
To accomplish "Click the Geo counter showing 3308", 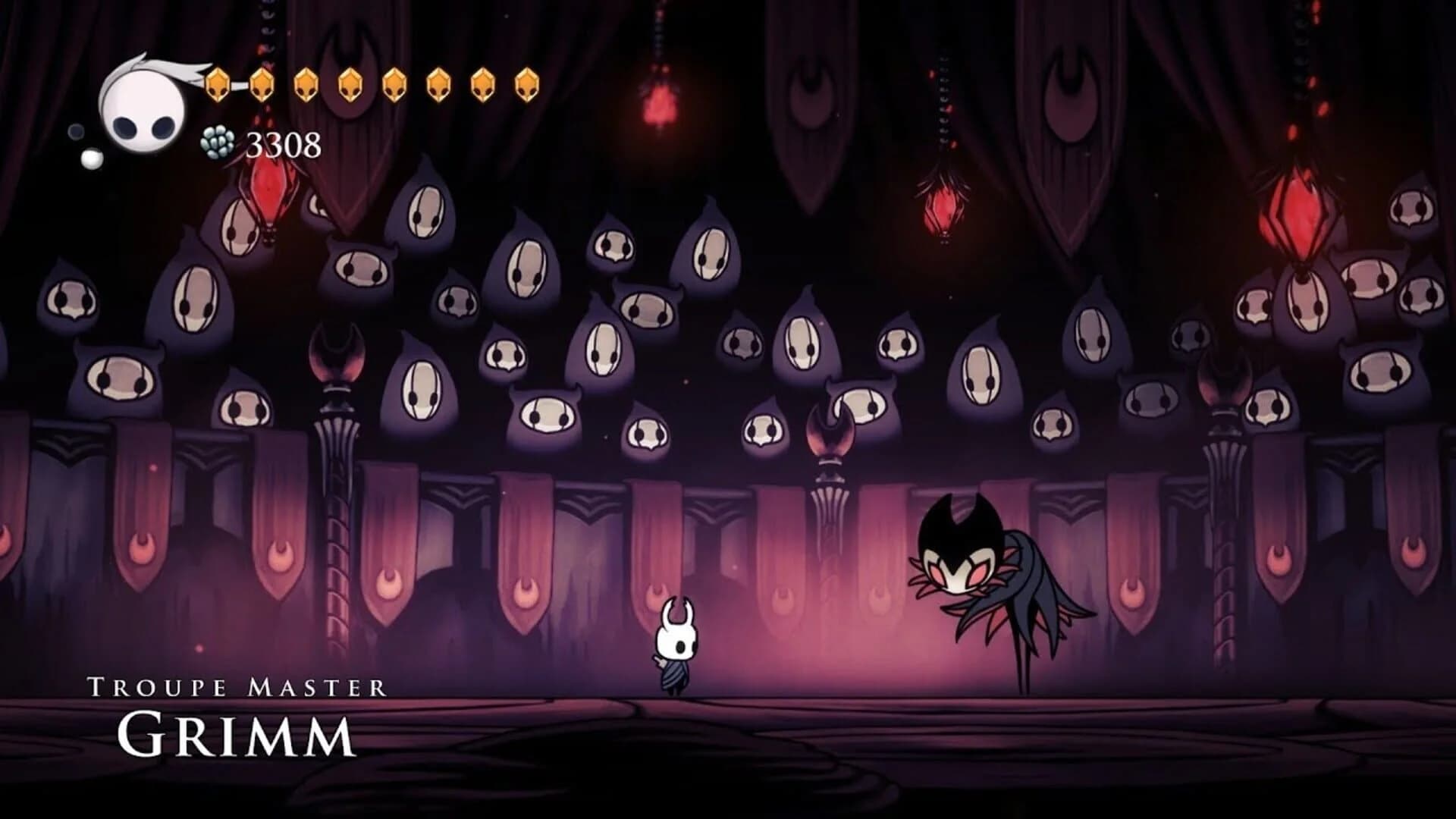I will tap(284, 143).
